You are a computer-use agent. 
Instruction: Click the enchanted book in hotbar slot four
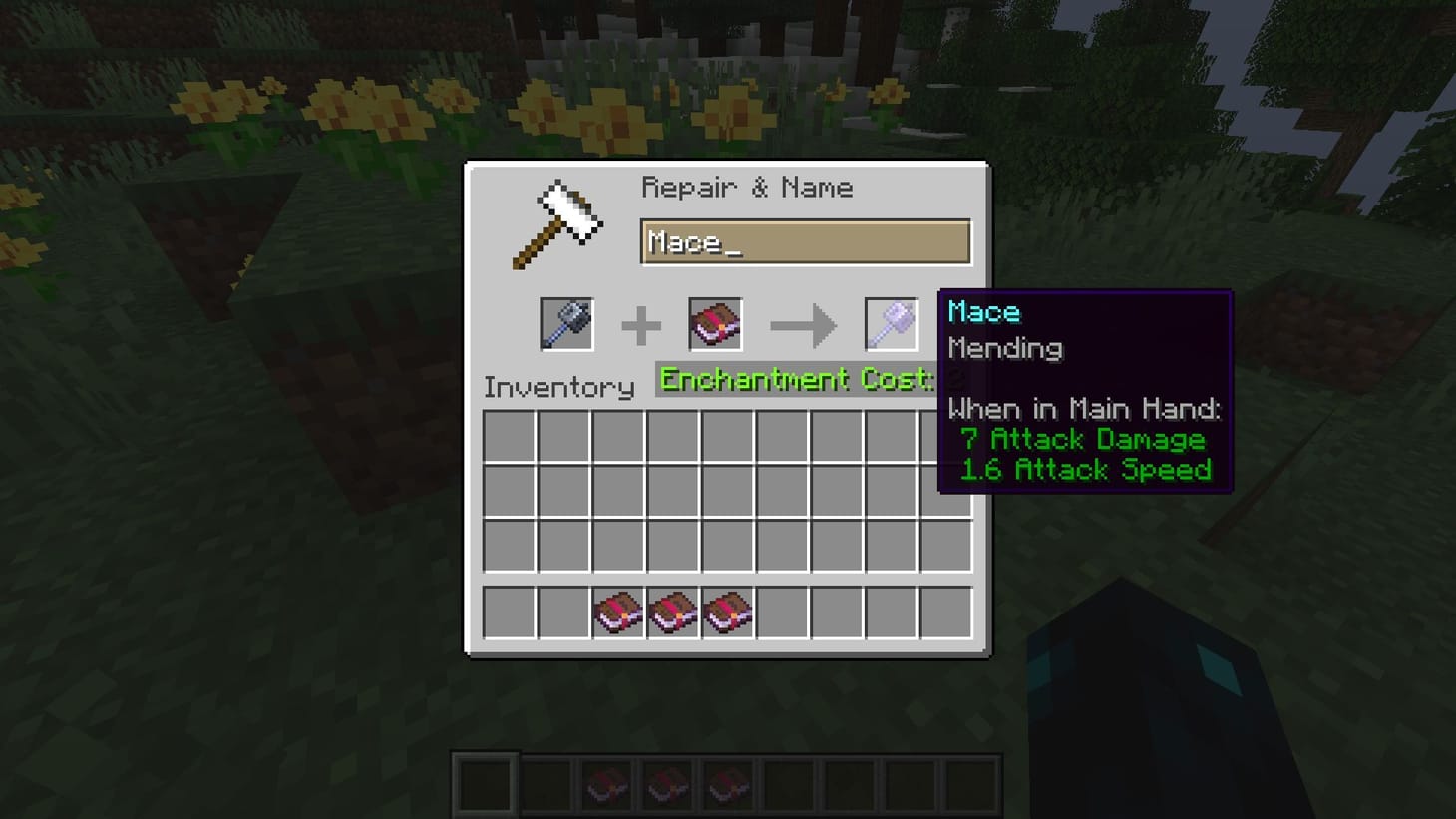[x=666, y=783]
